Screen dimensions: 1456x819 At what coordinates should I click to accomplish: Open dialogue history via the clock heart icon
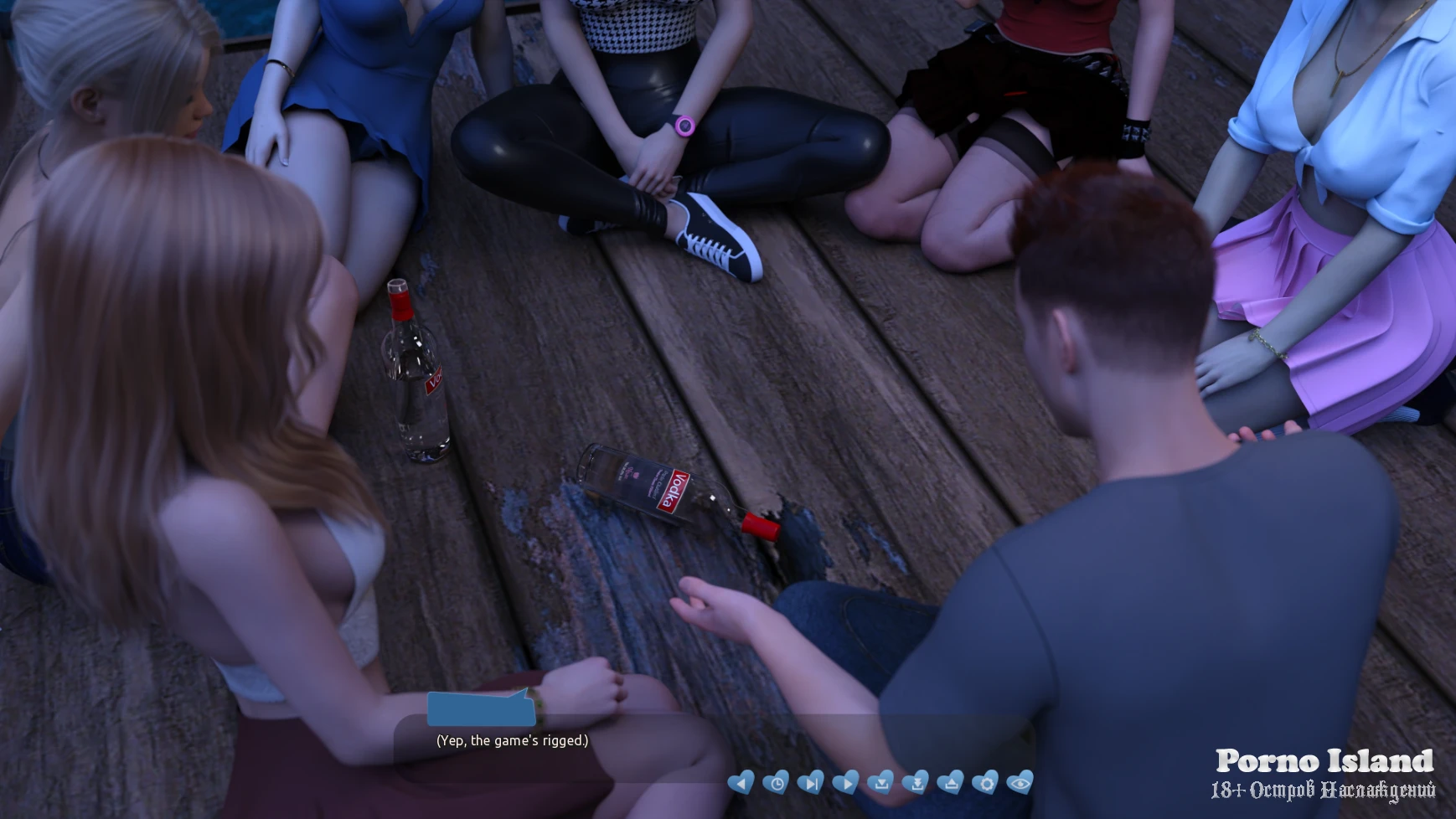[776, 783]
